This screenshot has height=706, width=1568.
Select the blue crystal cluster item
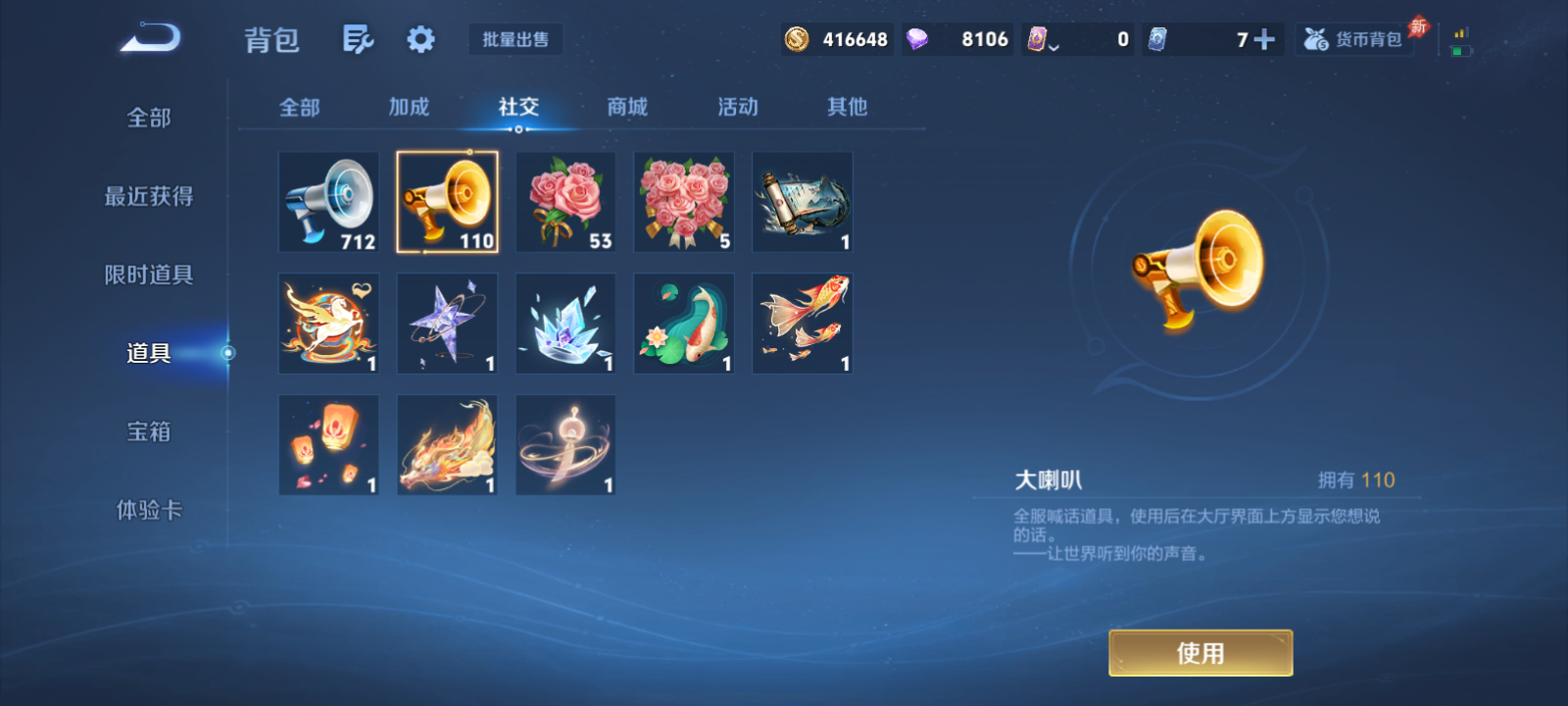coord(565,324)
